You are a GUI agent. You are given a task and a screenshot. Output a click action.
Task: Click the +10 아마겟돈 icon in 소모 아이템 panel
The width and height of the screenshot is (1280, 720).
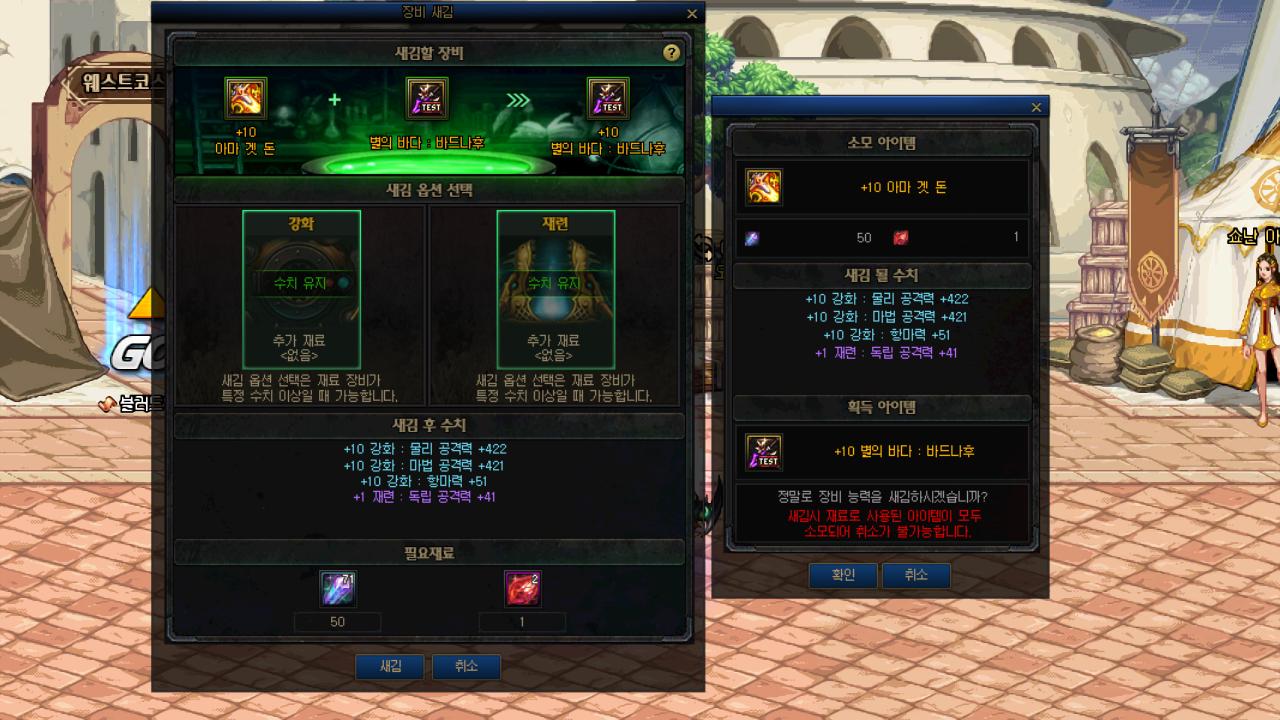tap(764, 185)
